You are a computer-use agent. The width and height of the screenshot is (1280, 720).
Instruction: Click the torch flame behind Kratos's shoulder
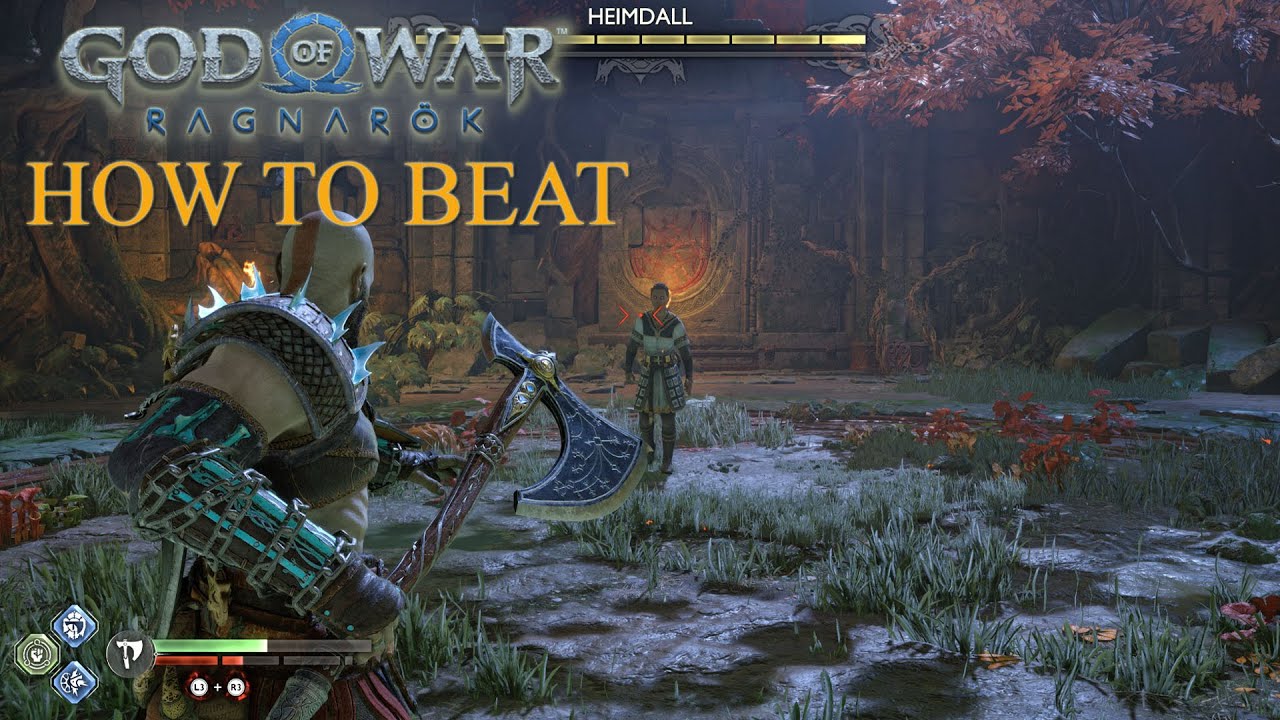click(x=250, y=270)
